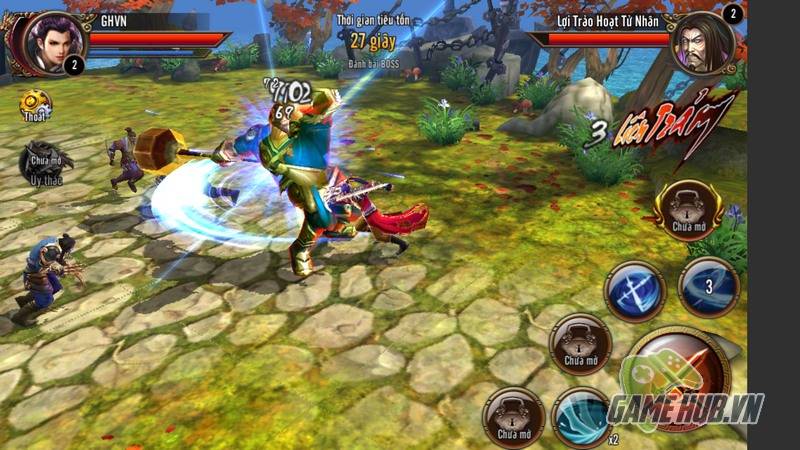
Task: Use the swirl skill showing cooldown 3
Action: [x=709, y=287]
